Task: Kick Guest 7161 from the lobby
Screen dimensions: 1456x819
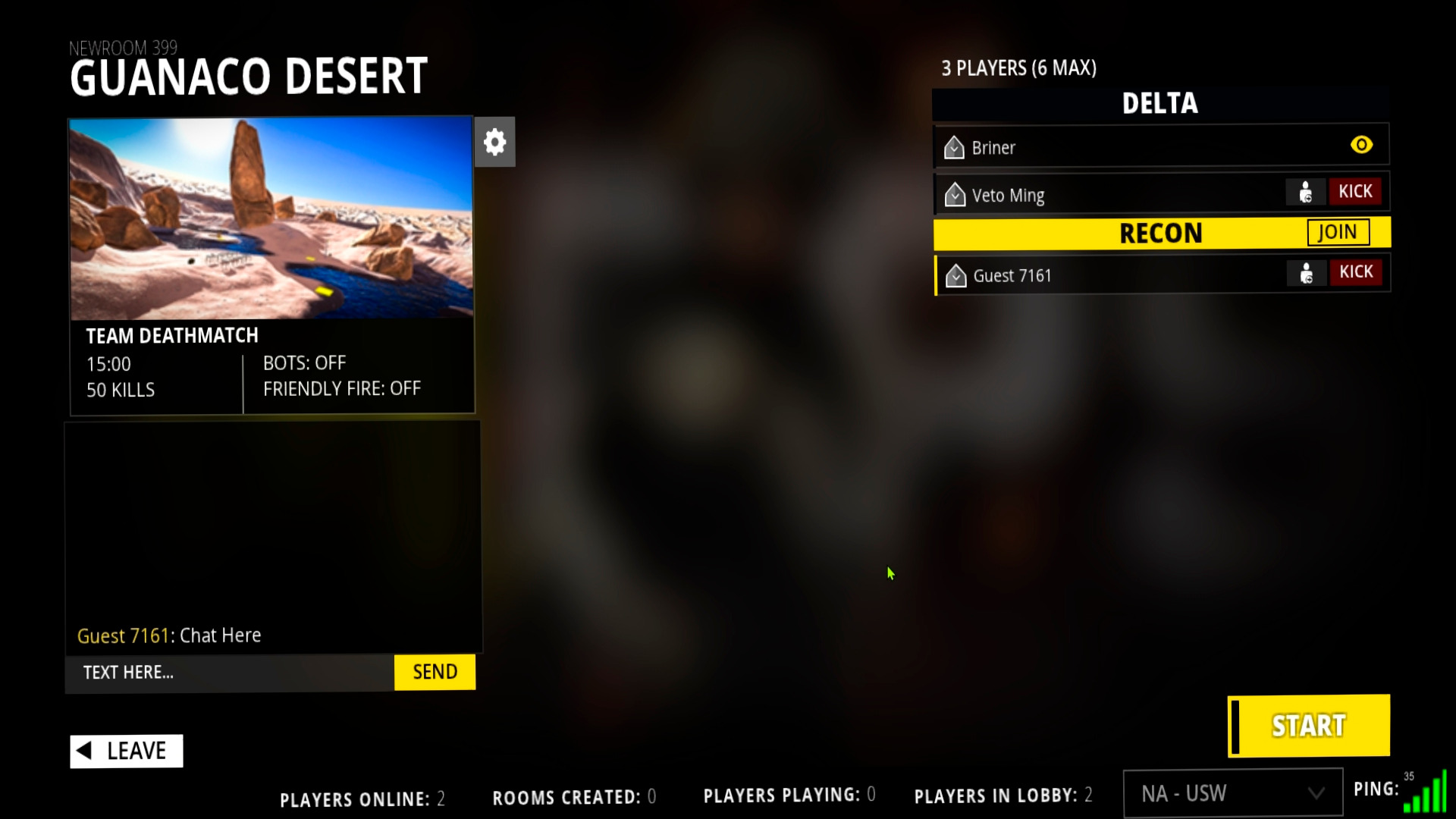Action: pyautogui.click(x=1356, y=271)
